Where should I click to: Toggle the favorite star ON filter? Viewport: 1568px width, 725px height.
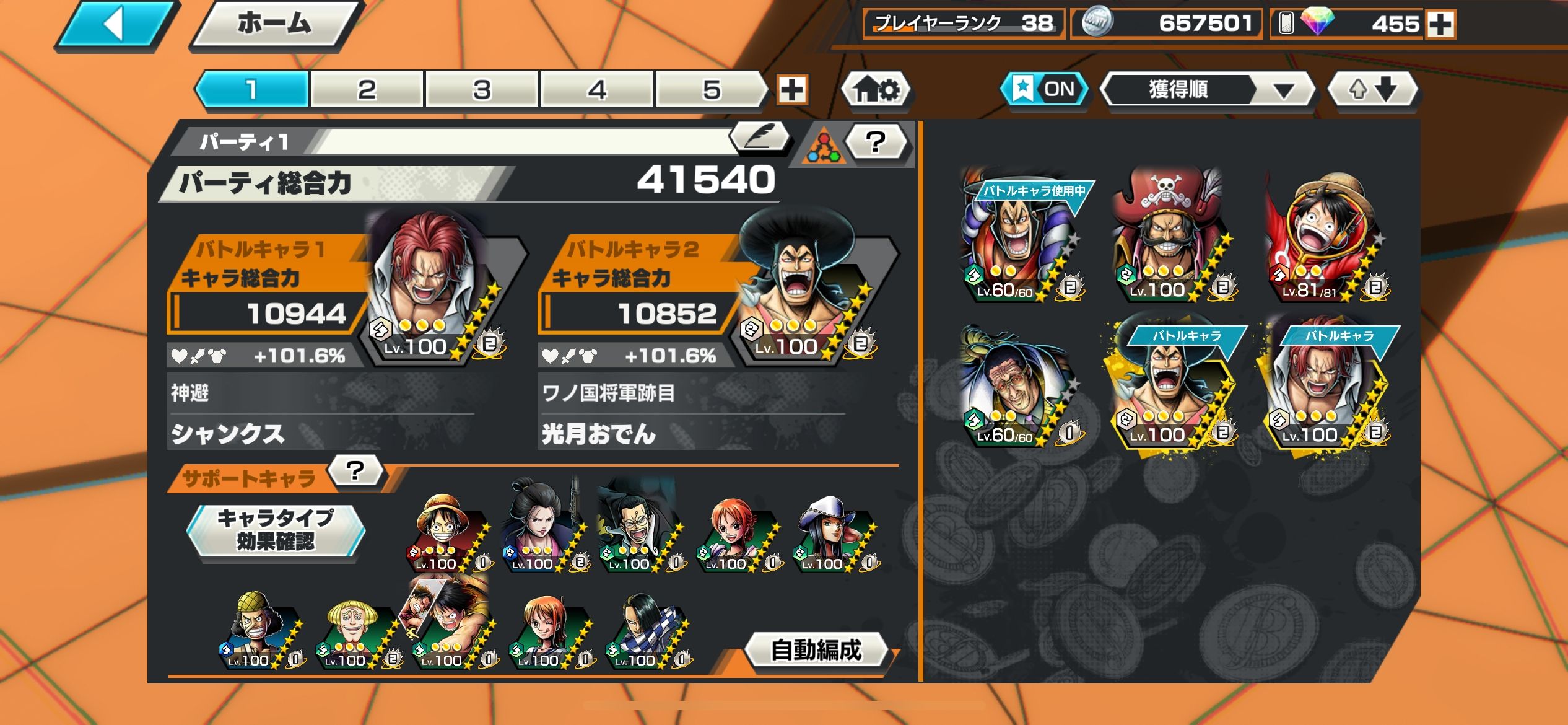[x=1045, y=89]
